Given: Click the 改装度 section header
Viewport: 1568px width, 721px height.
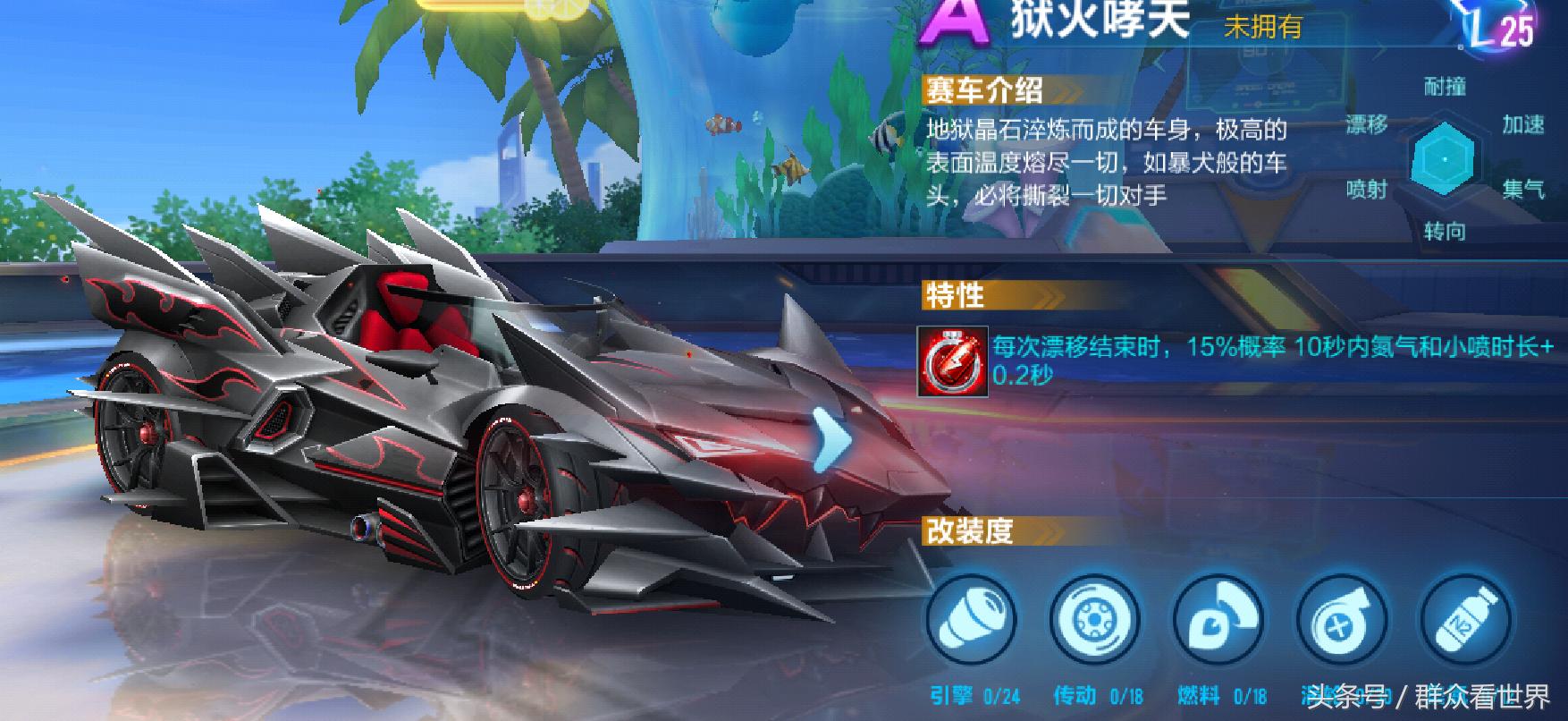Looking at the screenshot, I should 967,530.
